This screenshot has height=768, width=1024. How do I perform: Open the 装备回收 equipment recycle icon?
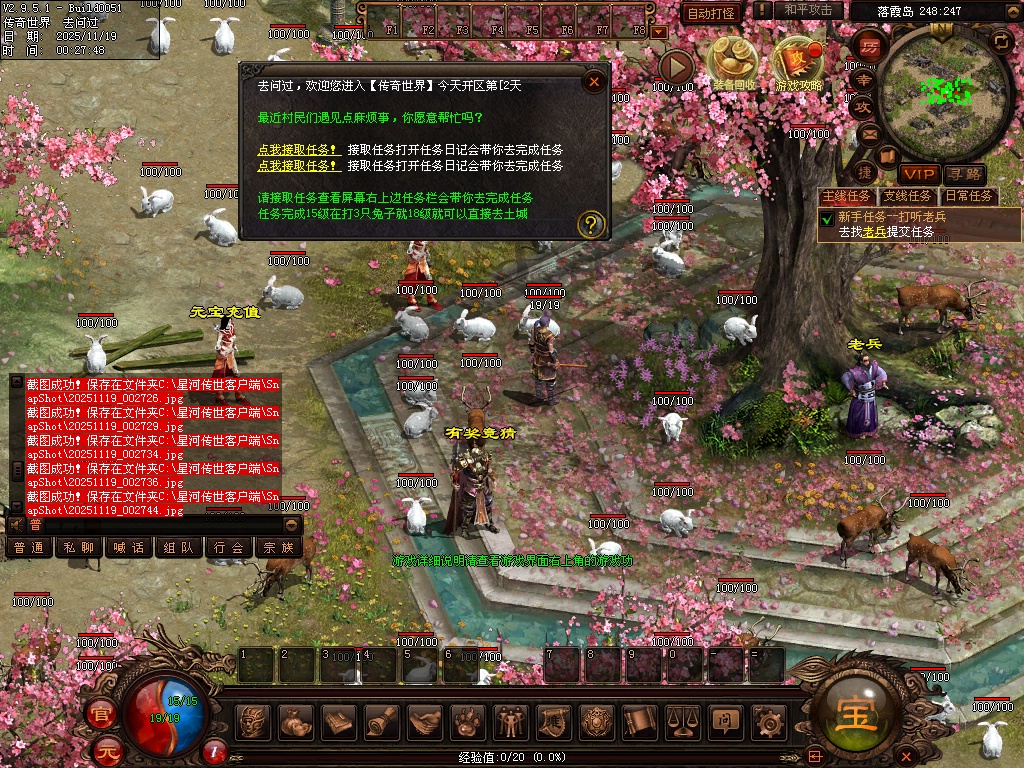730,62
